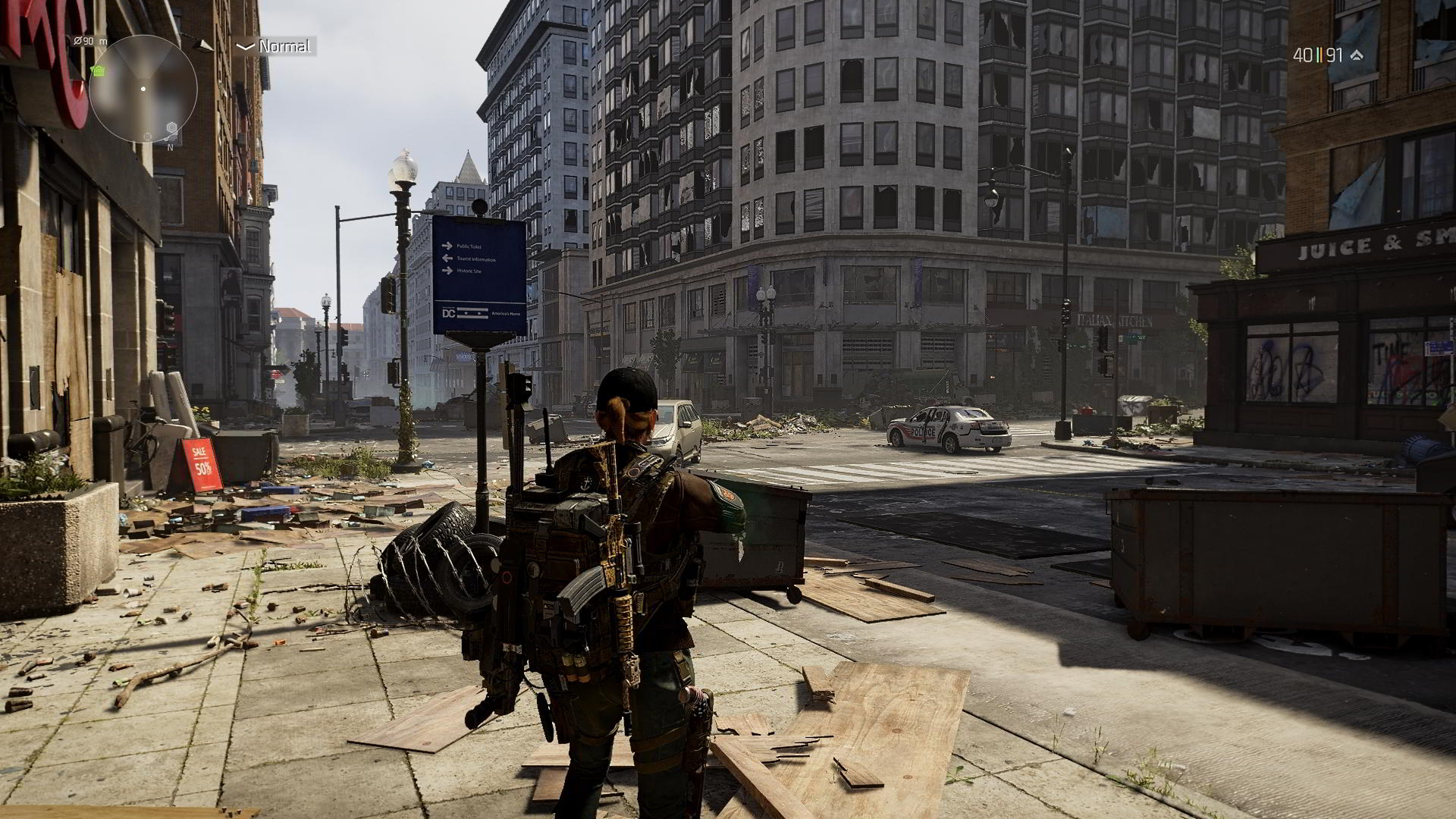Select the green safe house icon on minimap
The image size is (1456, 819).
pos(98,71)
